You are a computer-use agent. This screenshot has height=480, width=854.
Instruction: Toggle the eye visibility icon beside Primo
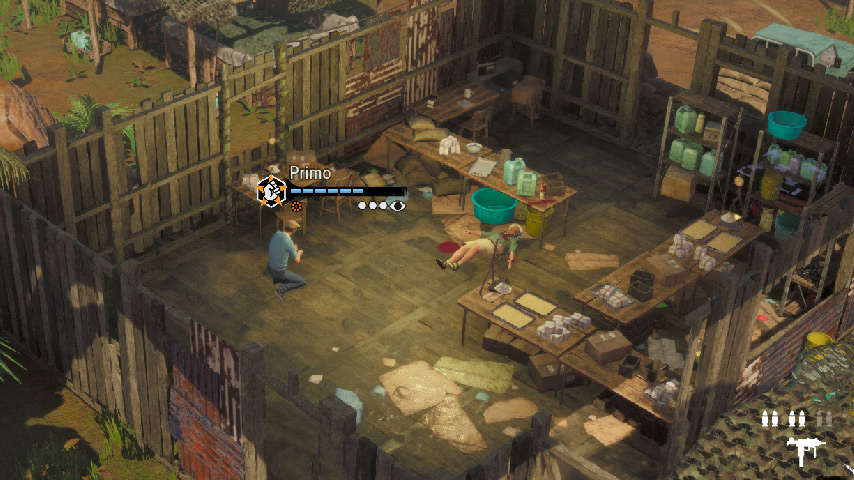pos(398,205)
